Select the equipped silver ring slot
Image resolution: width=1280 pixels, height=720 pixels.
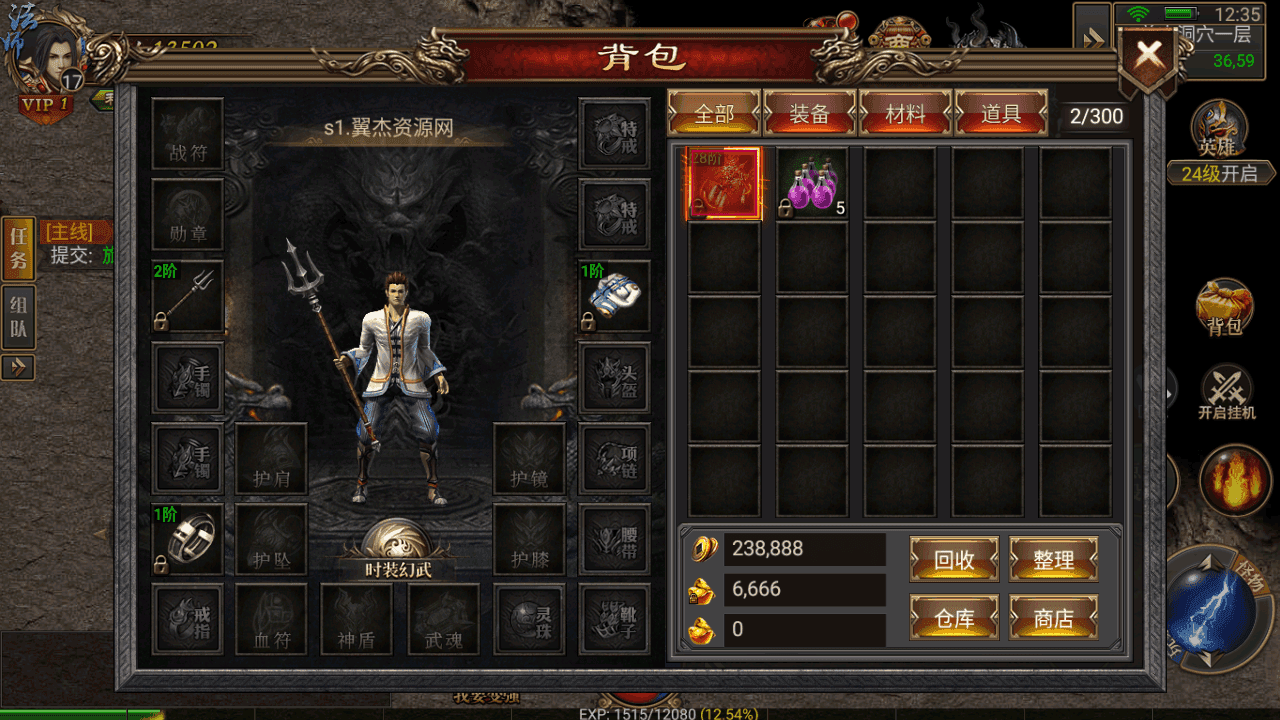(x=187, y=539)
